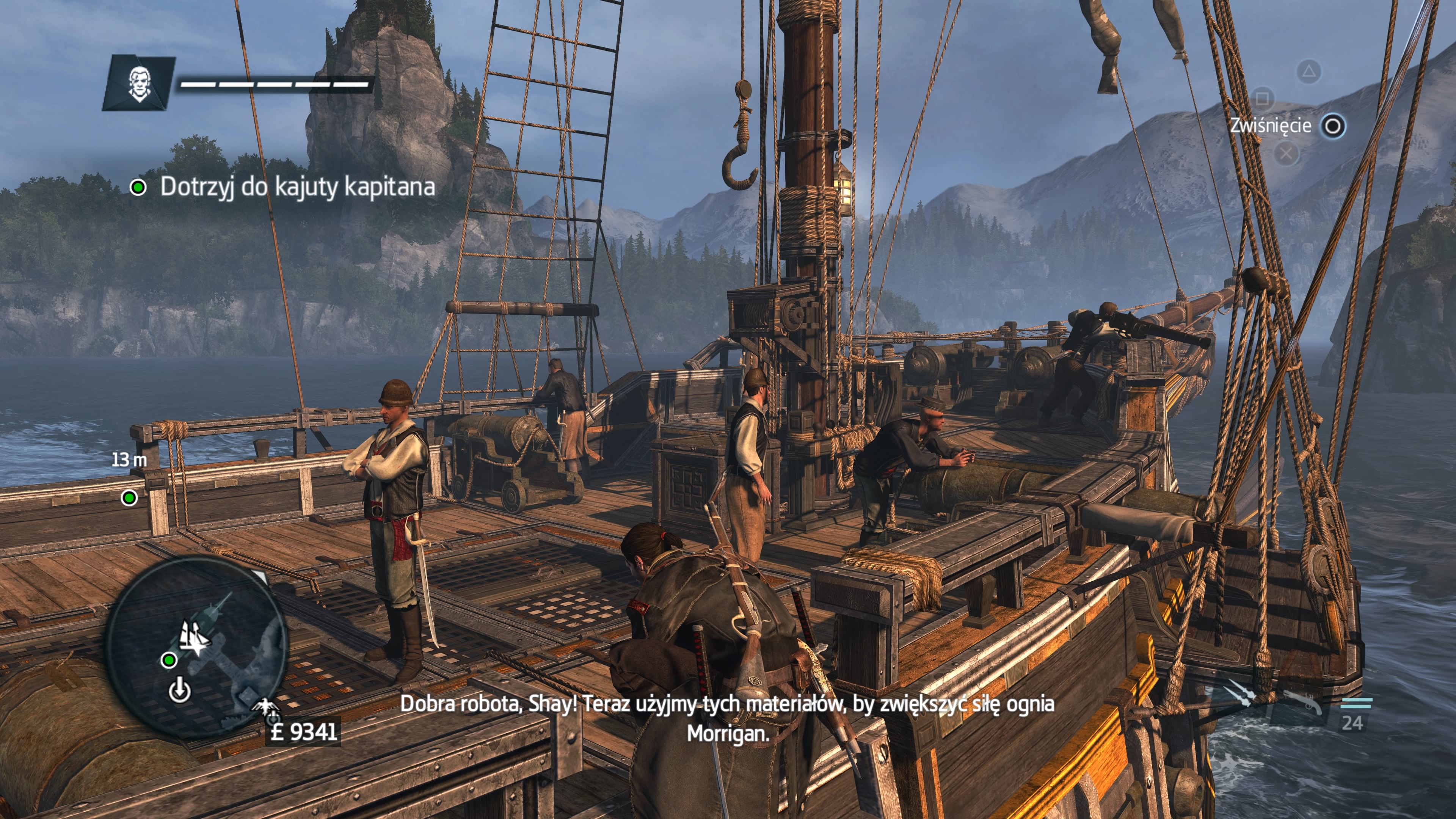Select the white ship icon on minimap
The height and width of the screenshot is (819, 1456).
pos(194,637)
